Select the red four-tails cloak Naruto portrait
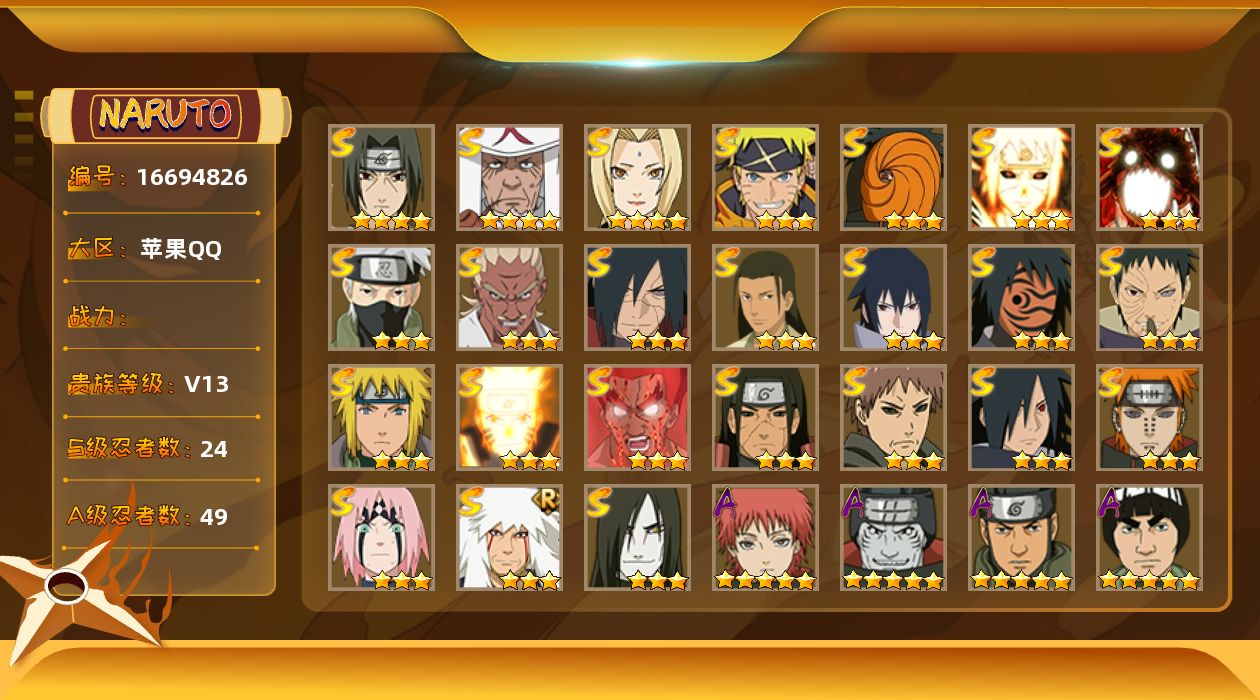1260x700 pixels. [1149, 177]
